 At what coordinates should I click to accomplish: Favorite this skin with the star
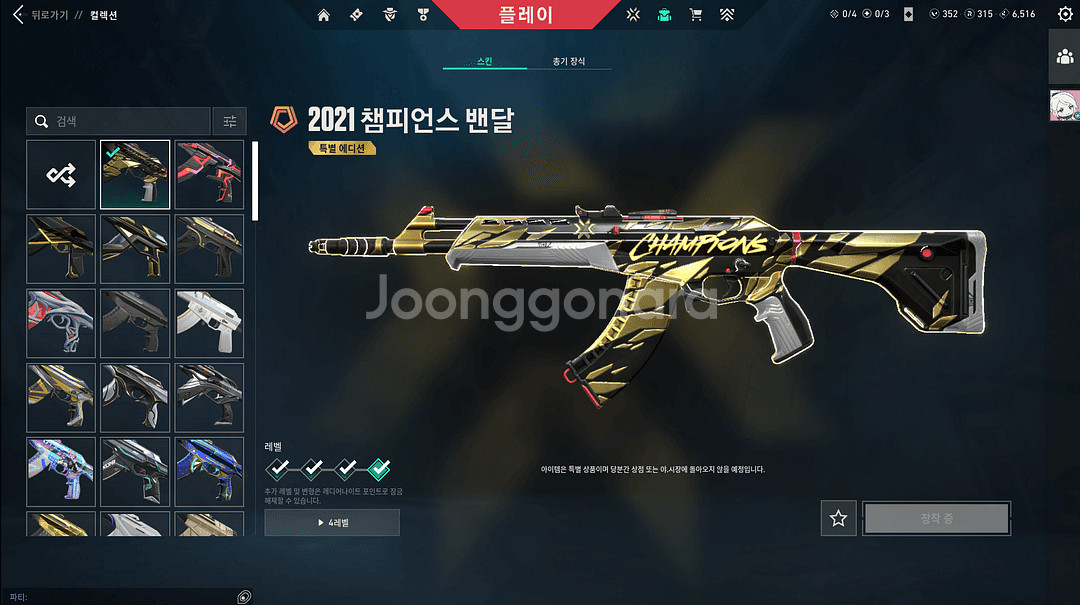[x=838, y=518]
